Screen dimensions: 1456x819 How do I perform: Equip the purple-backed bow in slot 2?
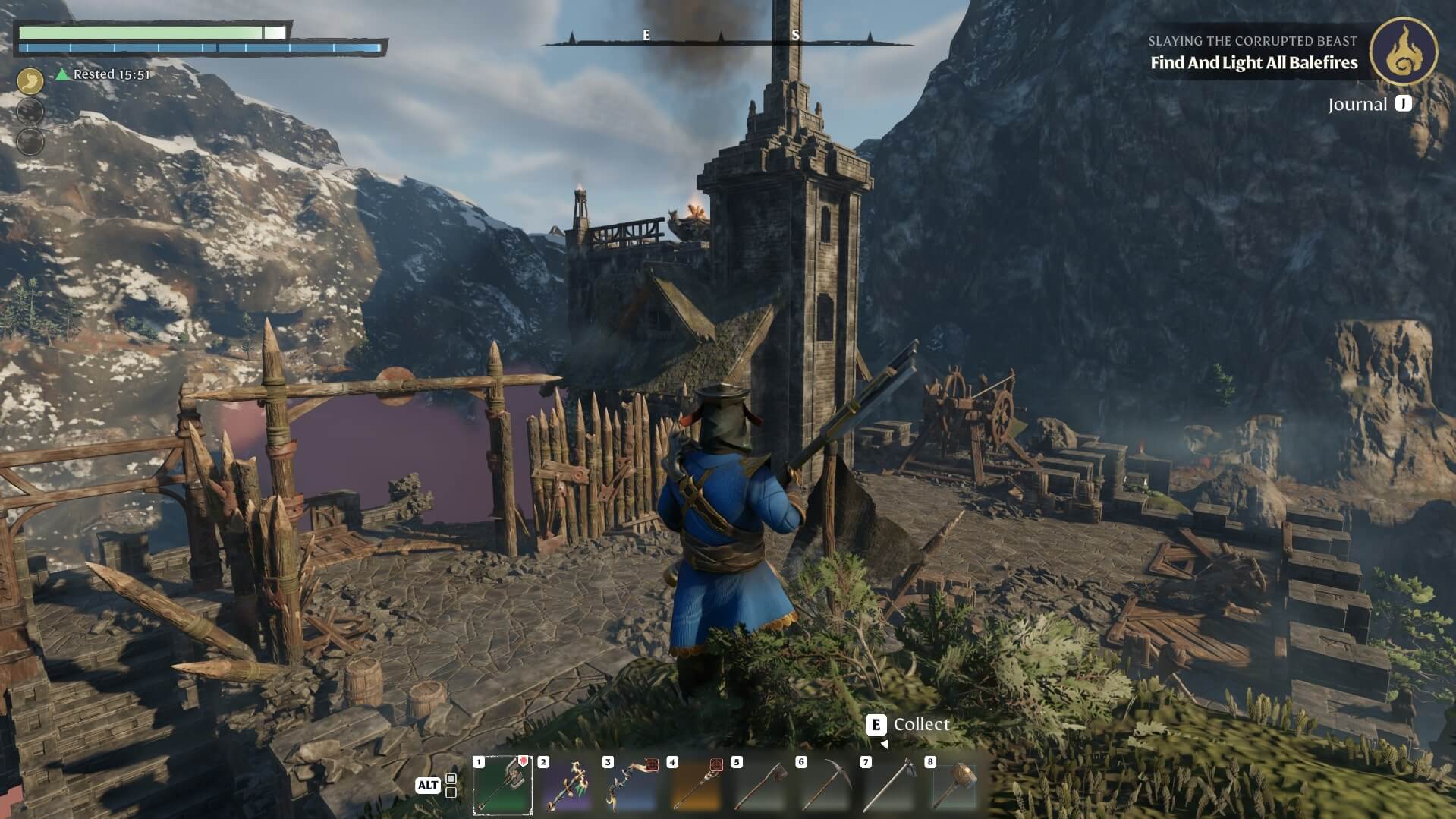567,786
